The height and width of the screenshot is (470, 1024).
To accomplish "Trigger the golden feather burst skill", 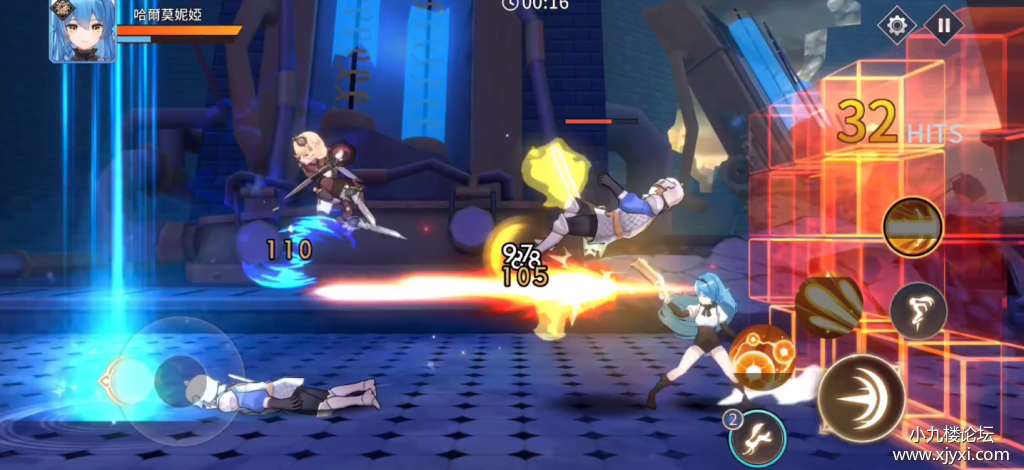I will (x=828, y=305).
